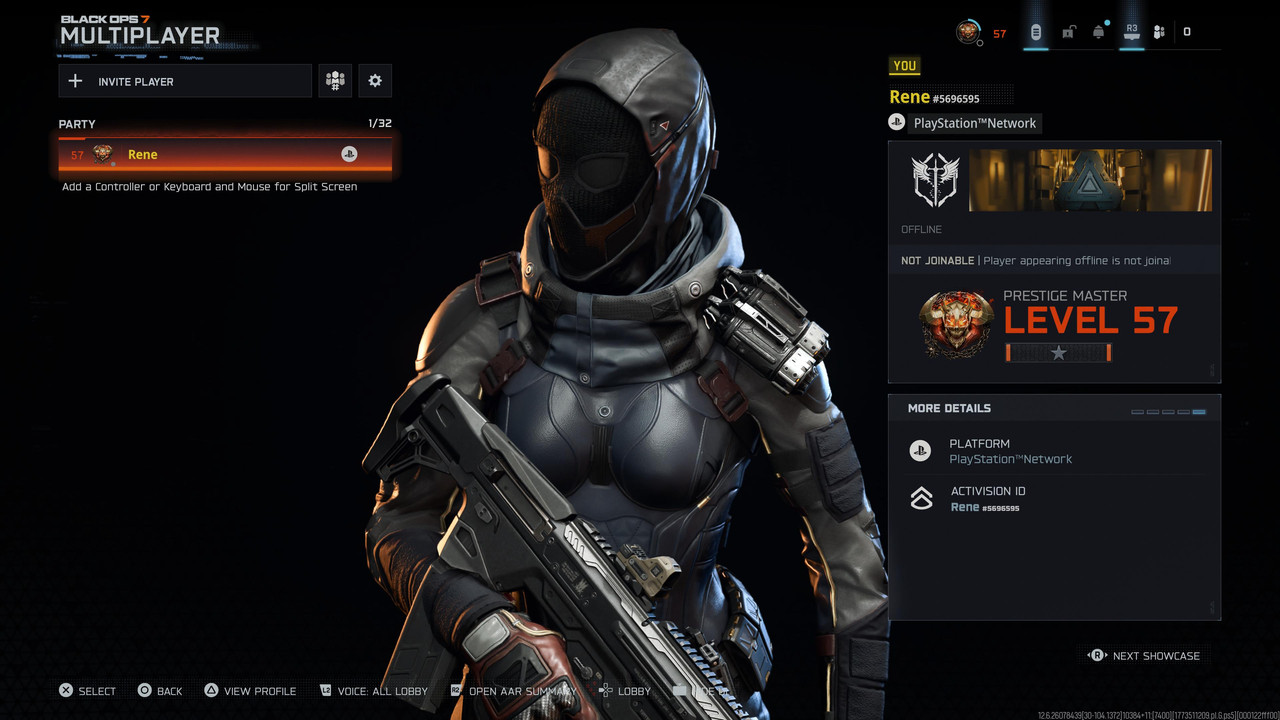Click the padlock party privacy icon
The image size is (1280, 720).
(x=1068, y=32)
